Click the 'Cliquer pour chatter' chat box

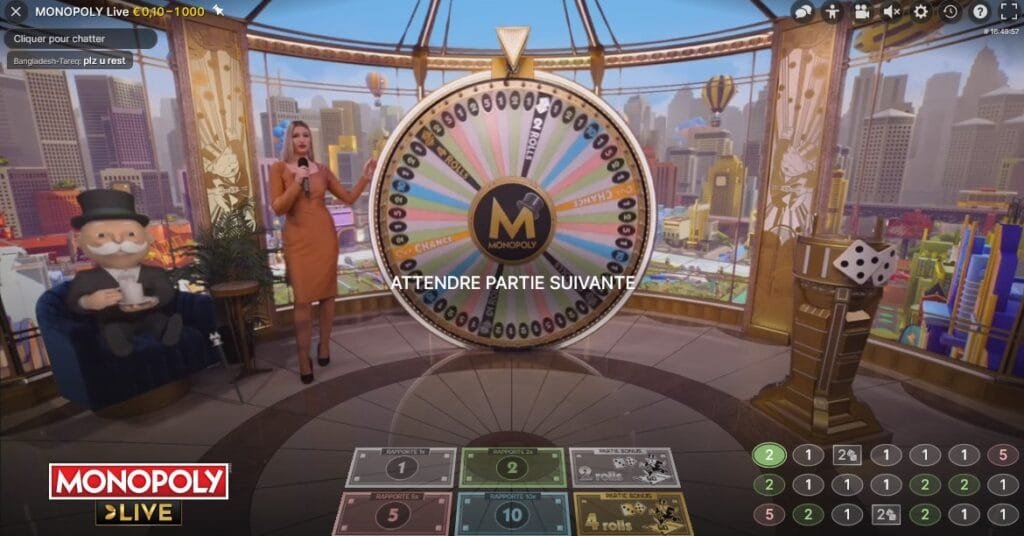pos(80,37)
